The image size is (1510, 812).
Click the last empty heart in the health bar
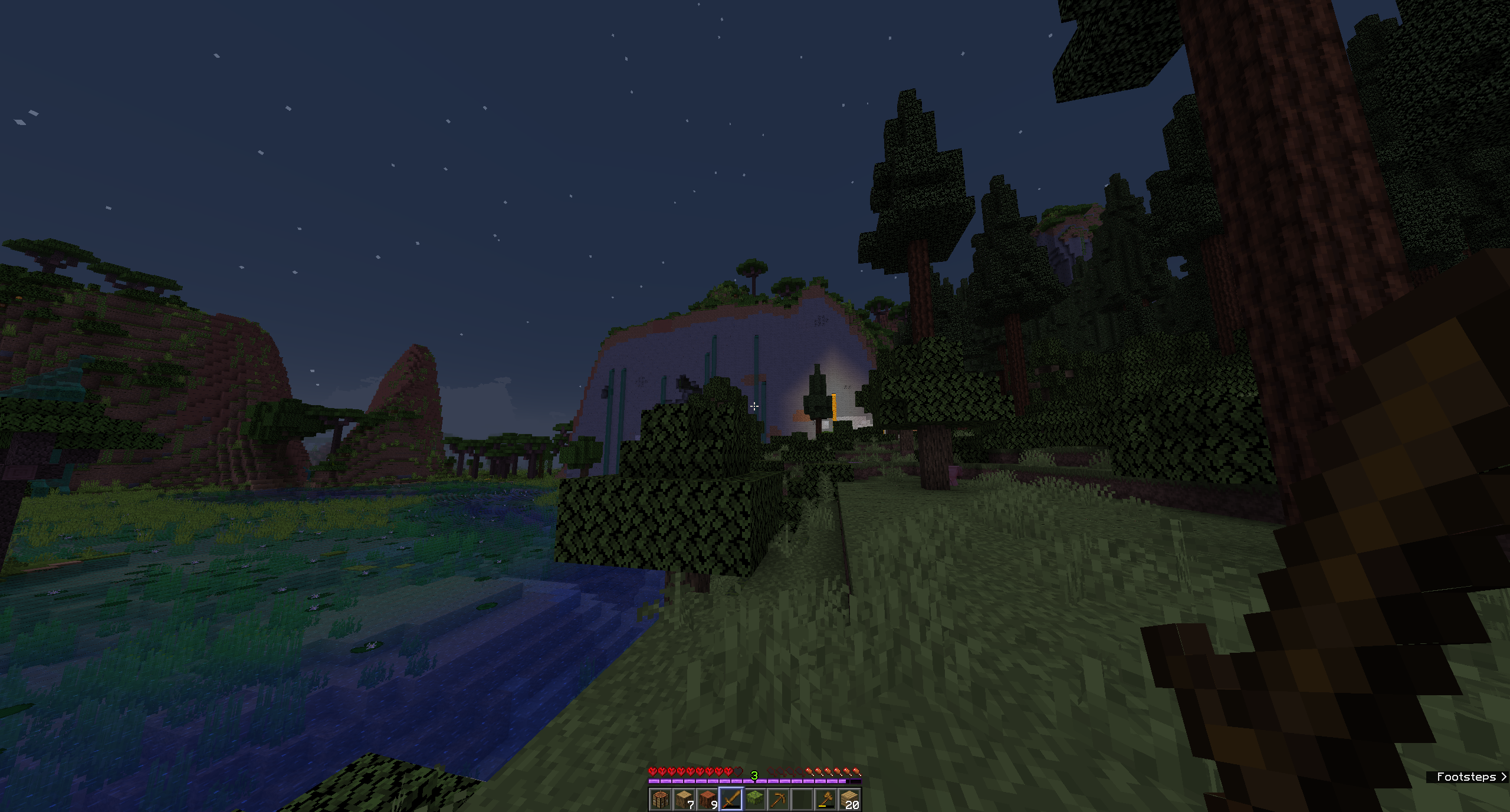click(738, 772)
